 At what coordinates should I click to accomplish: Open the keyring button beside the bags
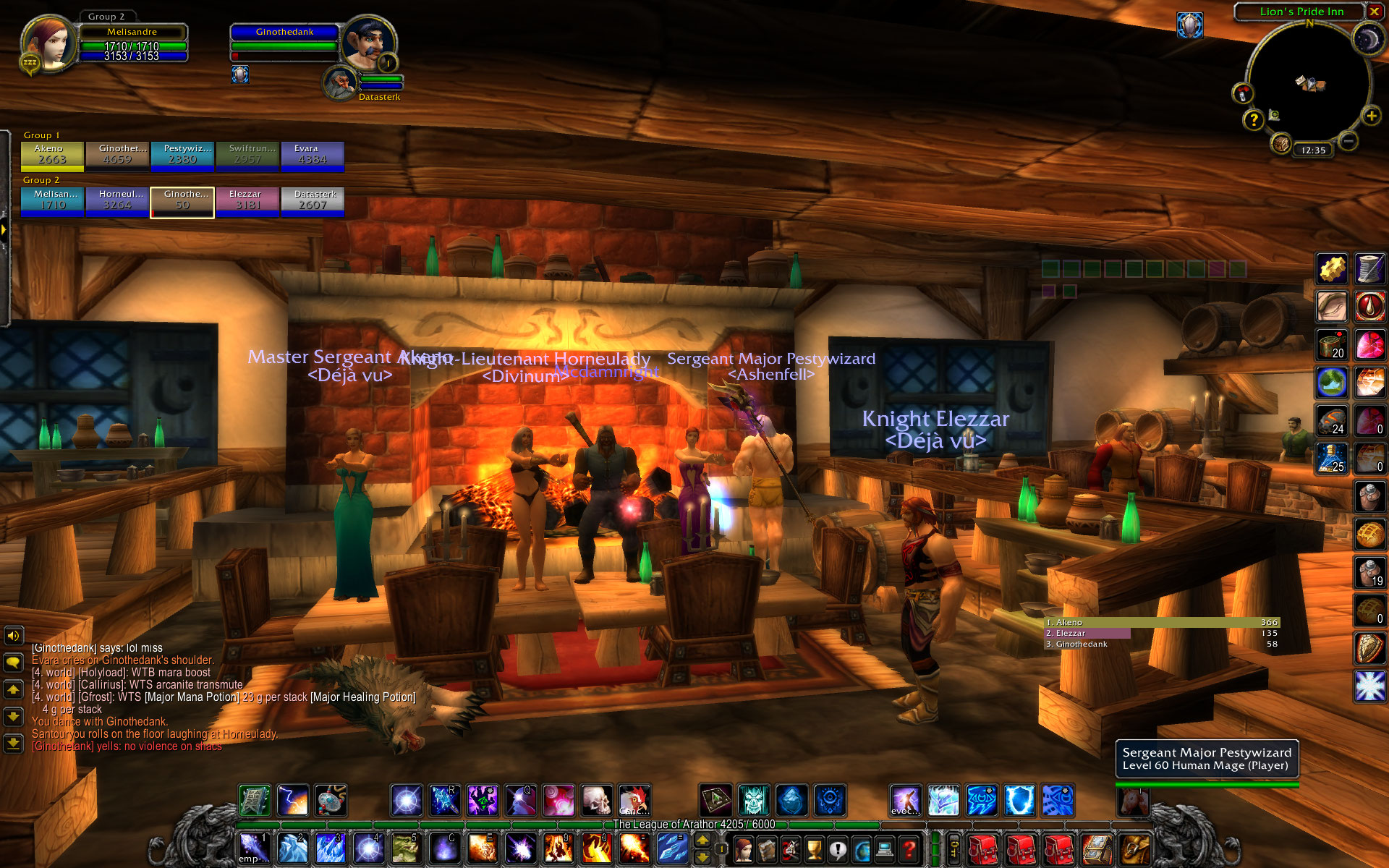coord(955,849)
